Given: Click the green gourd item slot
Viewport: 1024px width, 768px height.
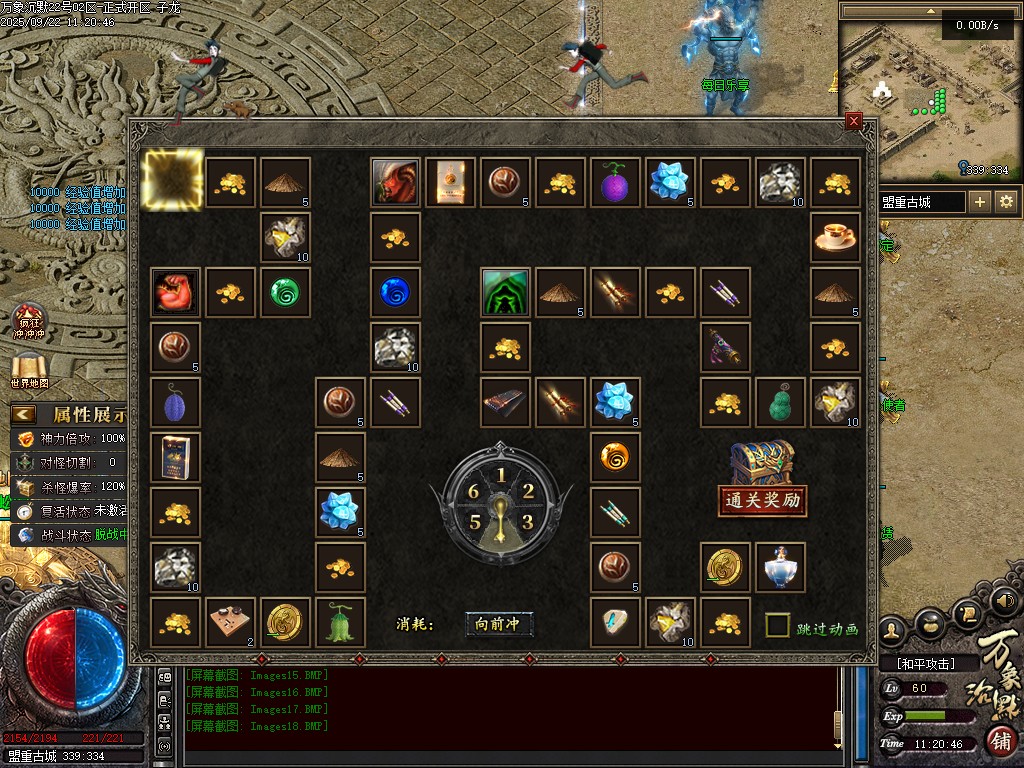Looking at the screenshot, I should pos(780,403).
